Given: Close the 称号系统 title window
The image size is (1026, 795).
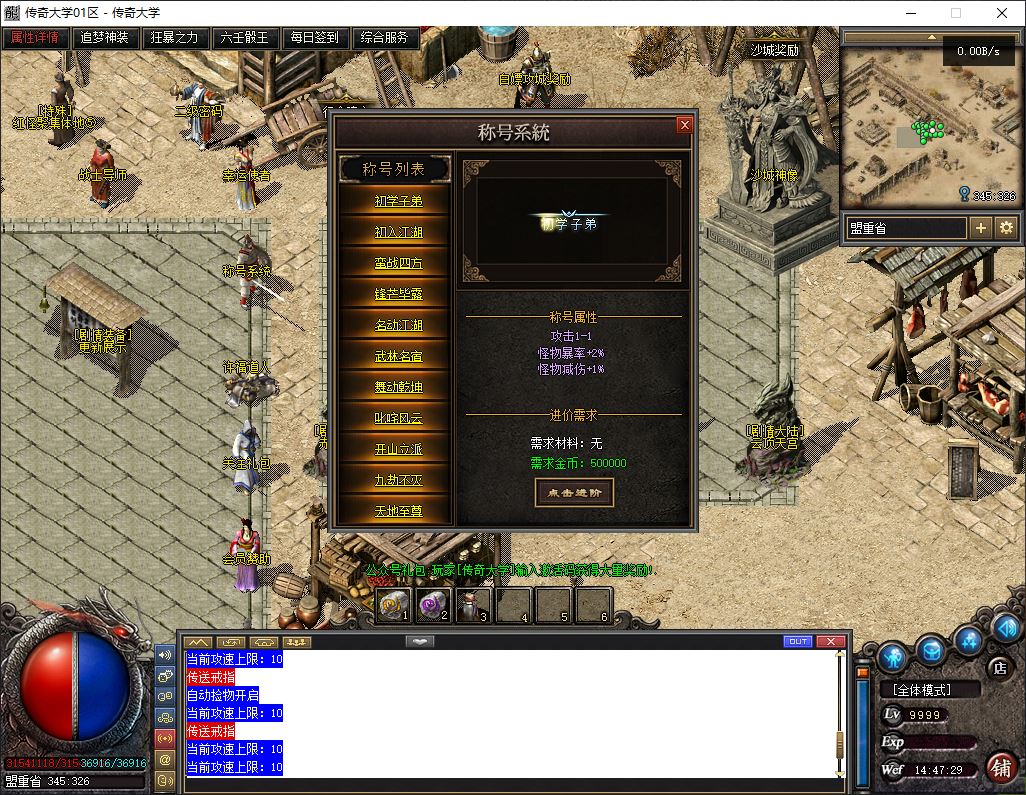Looking at the screenshot, I should pos(684,125).
